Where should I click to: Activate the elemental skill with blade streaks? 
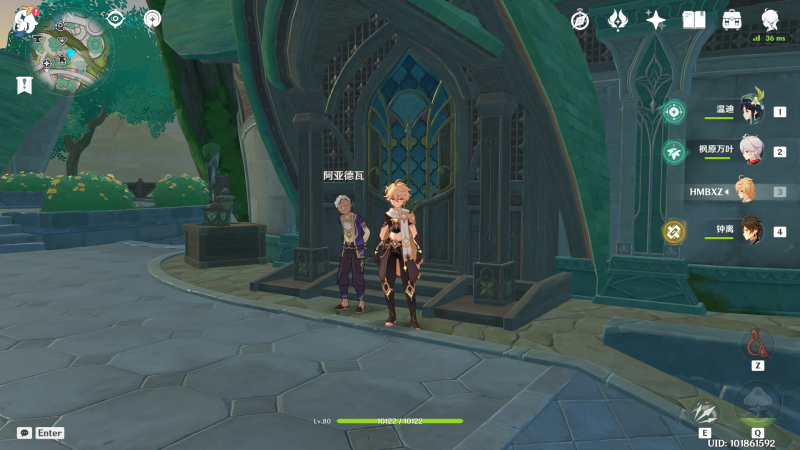click(705, 411)
